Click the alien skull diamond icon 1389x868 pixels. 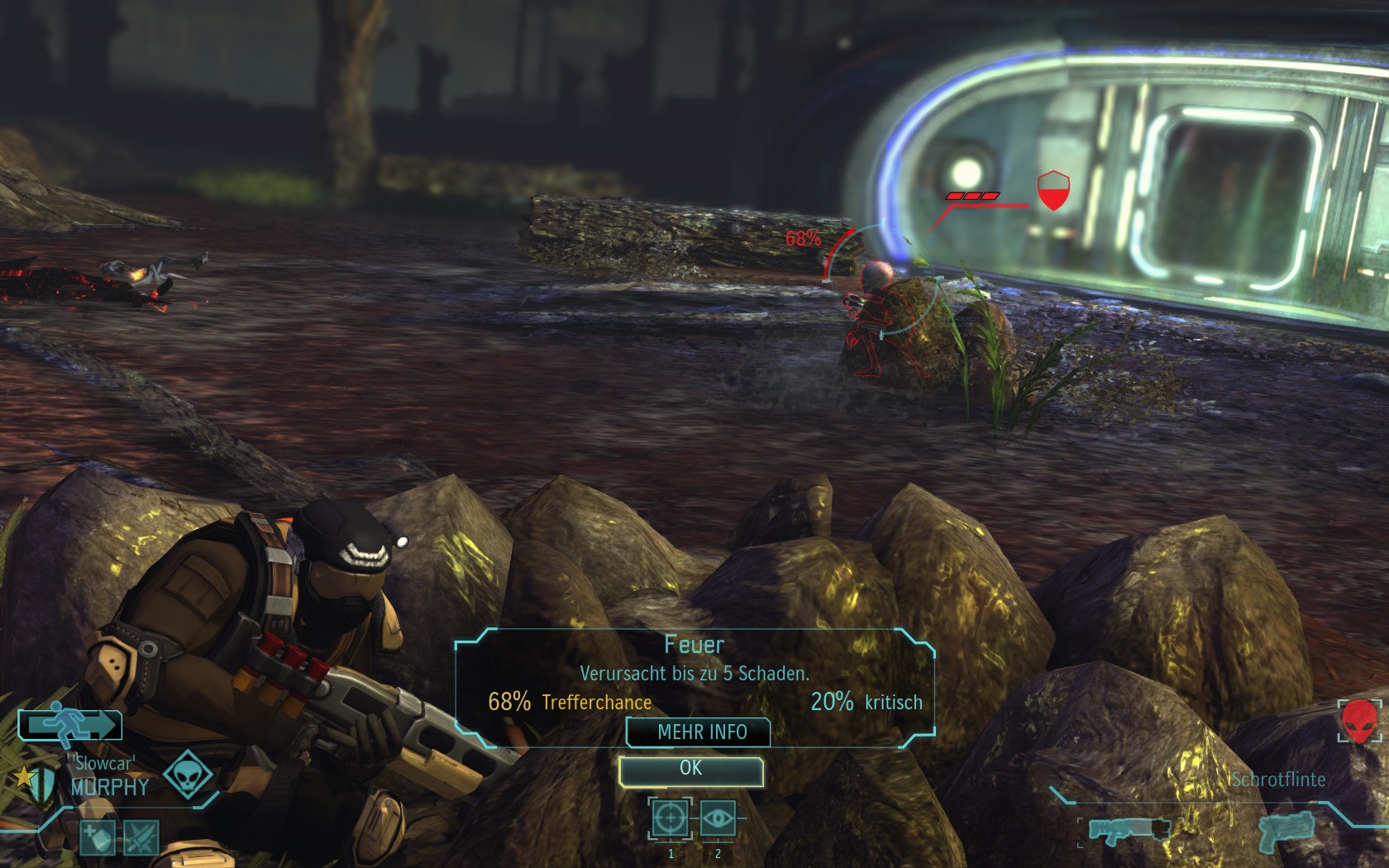(x=188, y=775)
